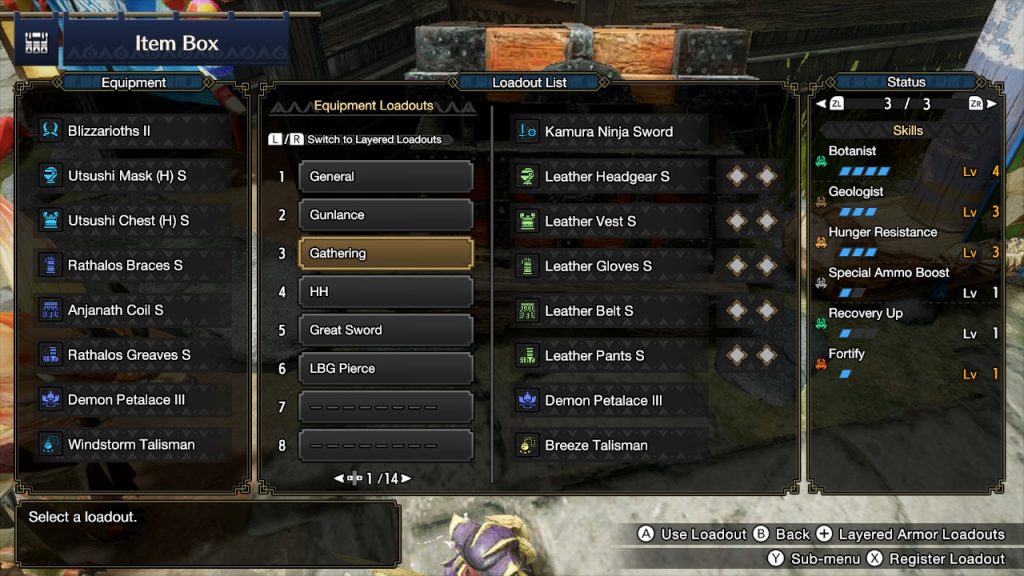The image size is (1024, 576).
Task: Choose the Great Sword loadout
Action: [x=385, y=330]
